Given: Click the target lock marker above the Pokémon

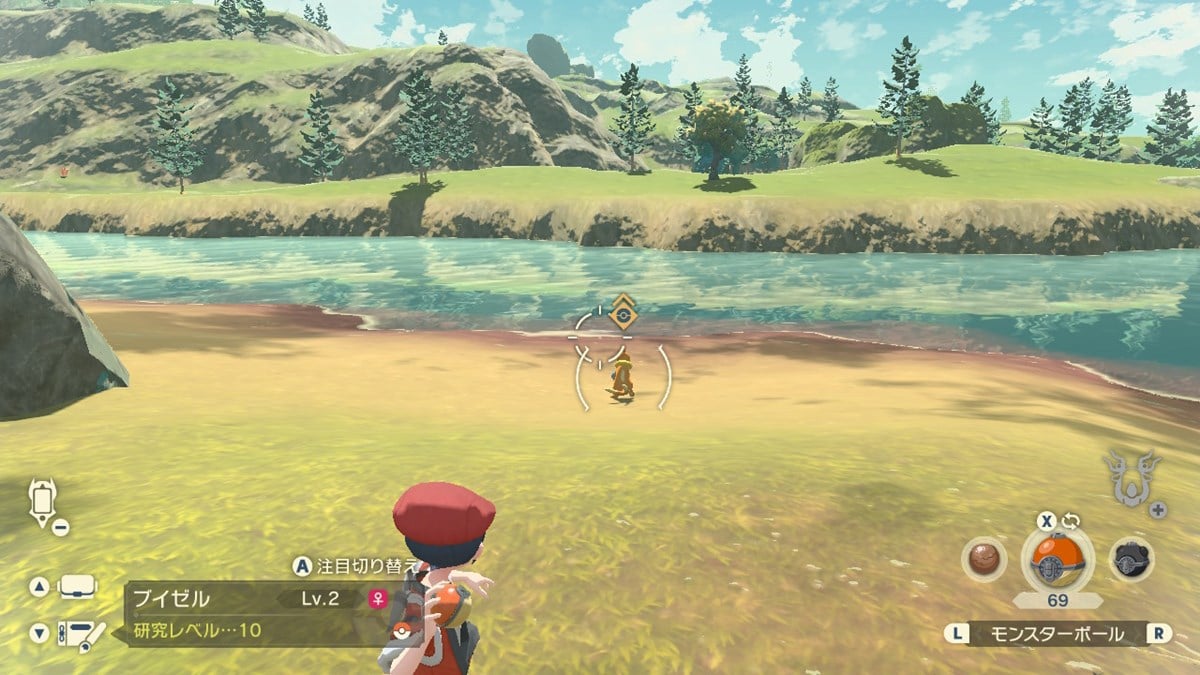Looking at the screenshot, I should pos(623,312).
